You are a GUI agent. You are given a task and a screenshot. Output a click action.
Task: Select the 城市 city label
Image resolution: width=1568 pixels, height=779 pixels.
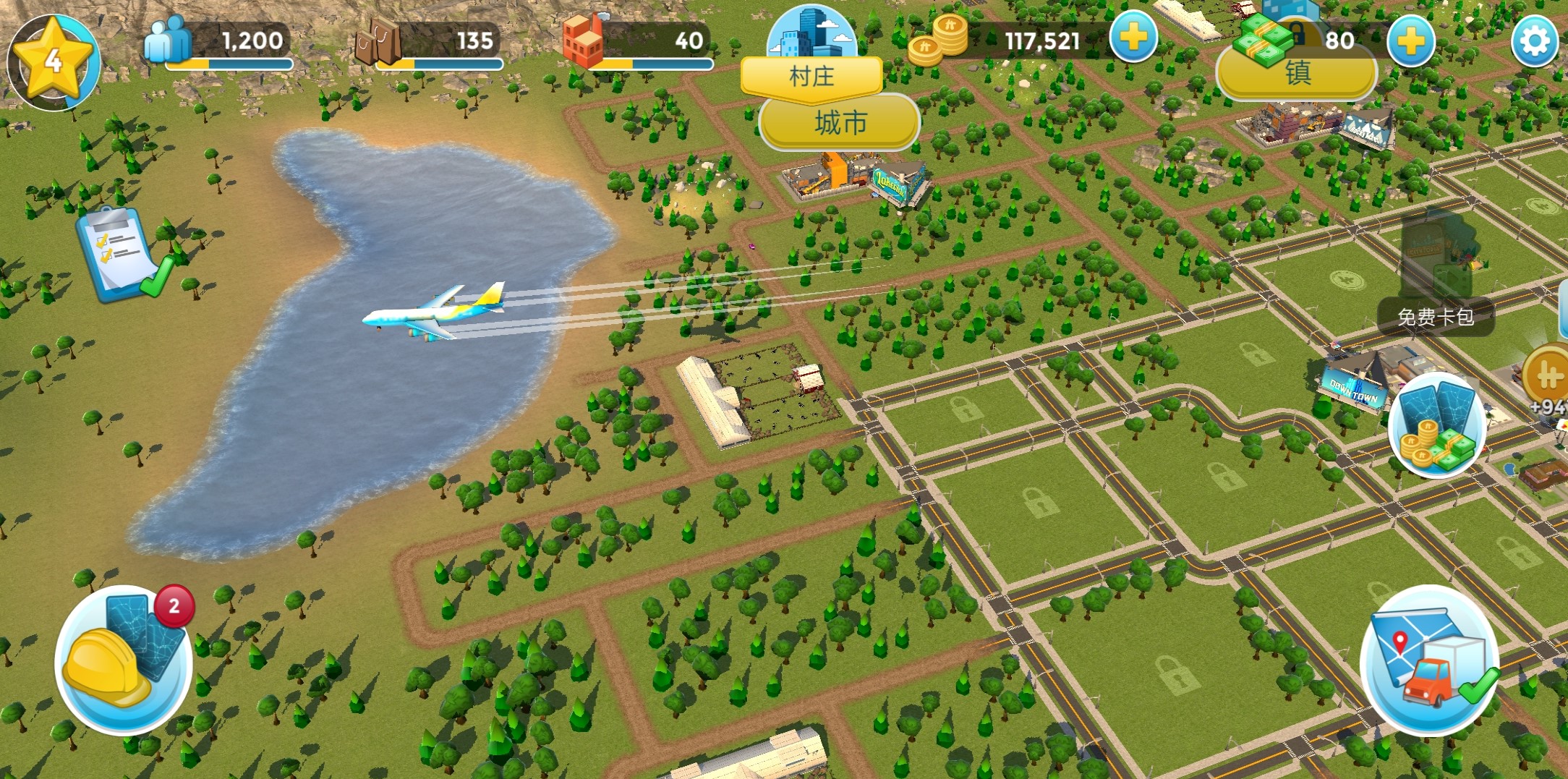(x=840, y=123)
